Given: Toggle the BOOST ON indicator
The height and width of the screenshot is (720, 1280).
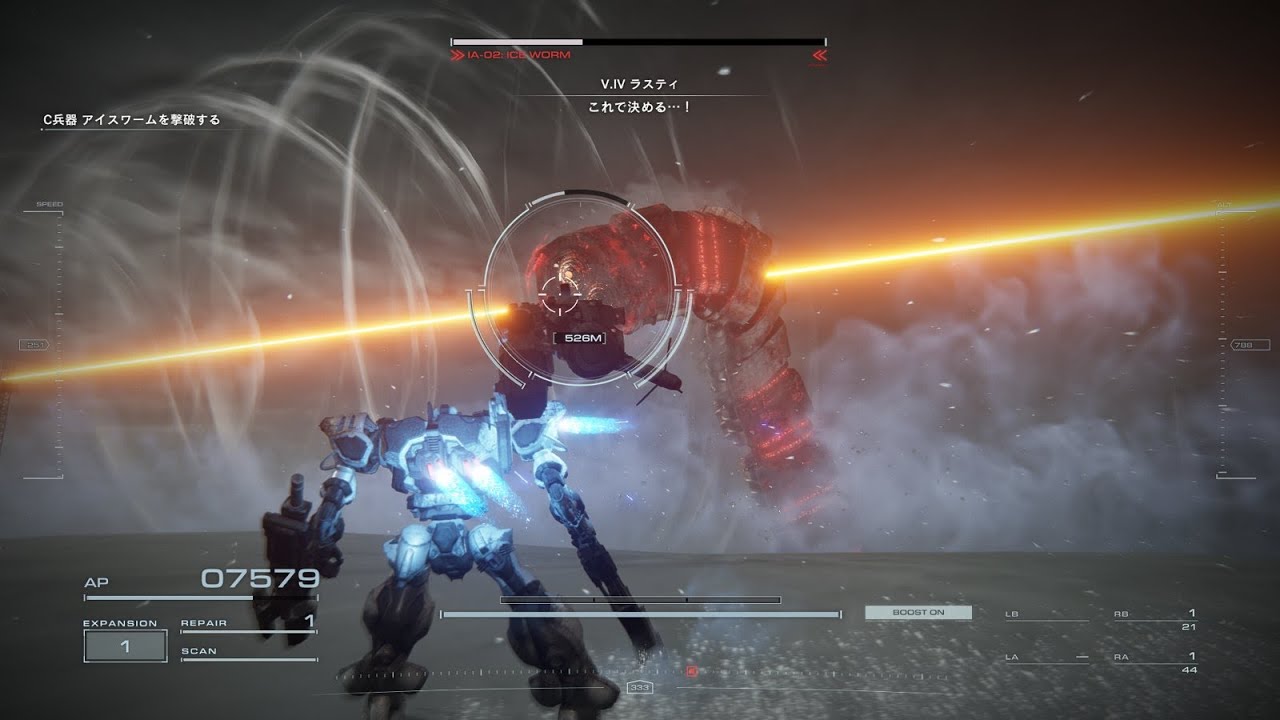Looking at the screenshot, I should 918,612.
